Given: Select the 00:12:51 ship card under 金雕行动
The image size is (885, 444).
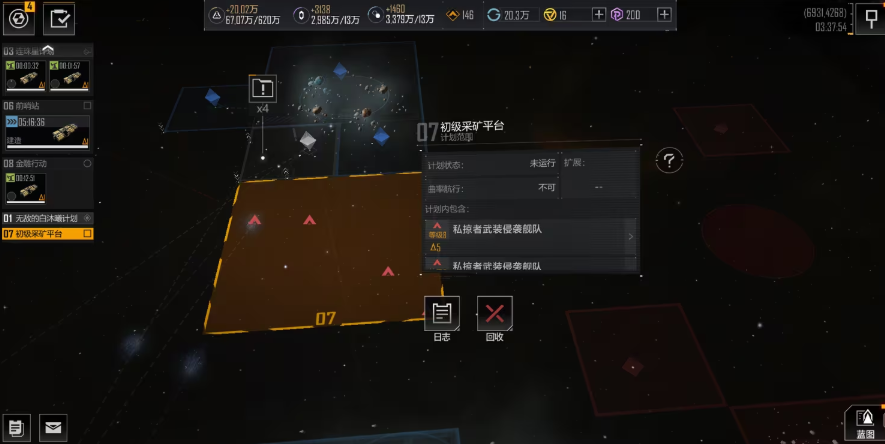Looking at the screenshot, I should (x=25, y=187).
